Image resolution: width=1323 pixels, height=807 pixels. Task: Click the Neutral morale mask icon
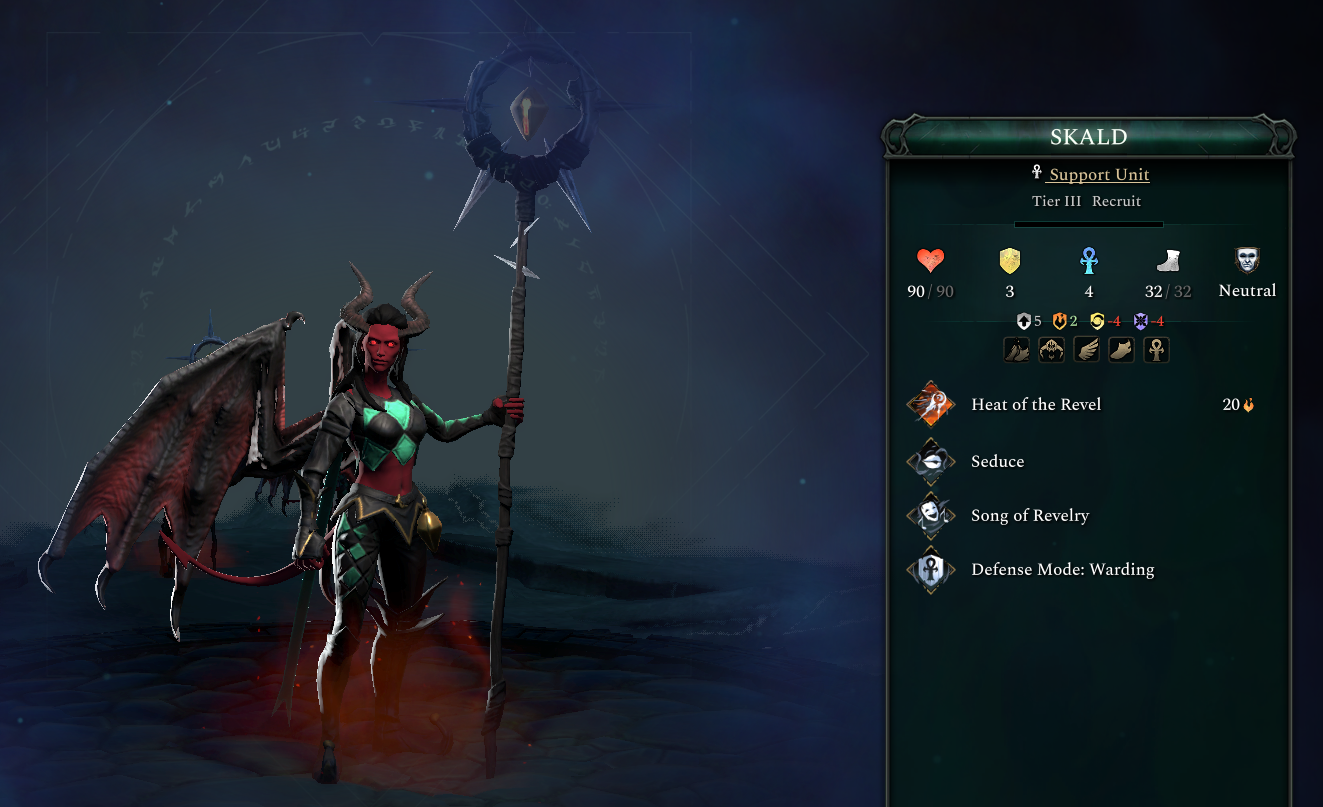coord(1246,262)
